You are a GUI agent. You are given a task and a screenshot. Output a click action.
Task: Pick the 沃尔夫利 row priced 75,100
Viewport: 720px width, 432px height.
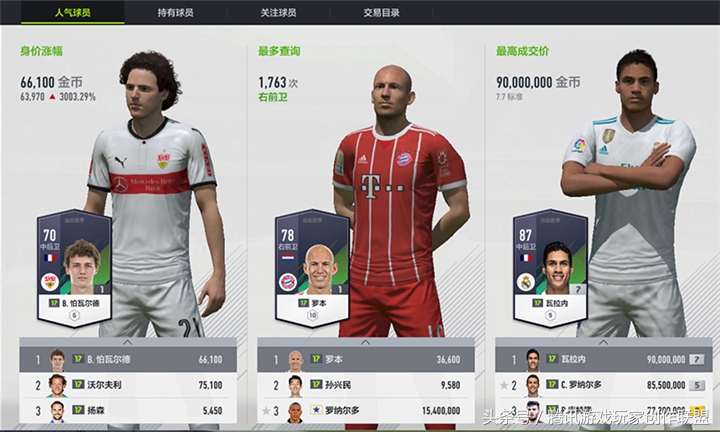click(x=128, y=384)
